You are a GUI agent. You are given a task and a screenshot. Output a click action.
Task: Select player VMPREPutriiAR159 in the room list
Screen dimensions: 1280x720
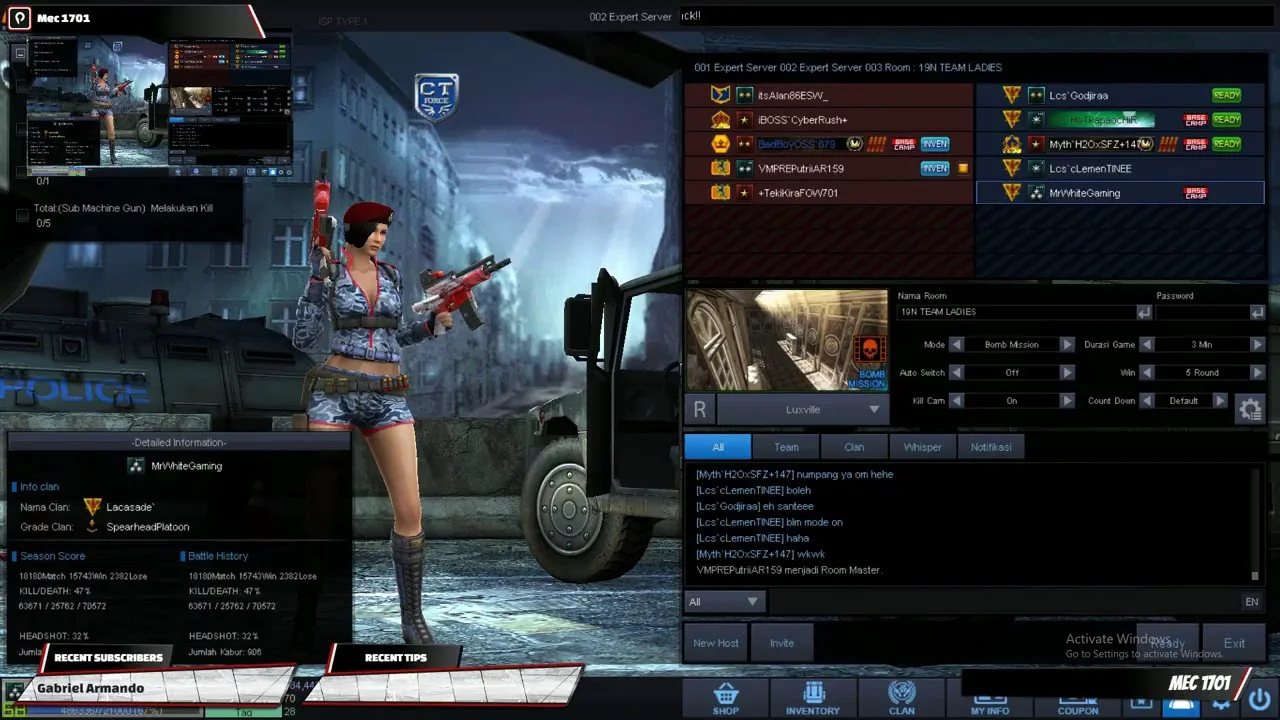[x=800, y=169]
